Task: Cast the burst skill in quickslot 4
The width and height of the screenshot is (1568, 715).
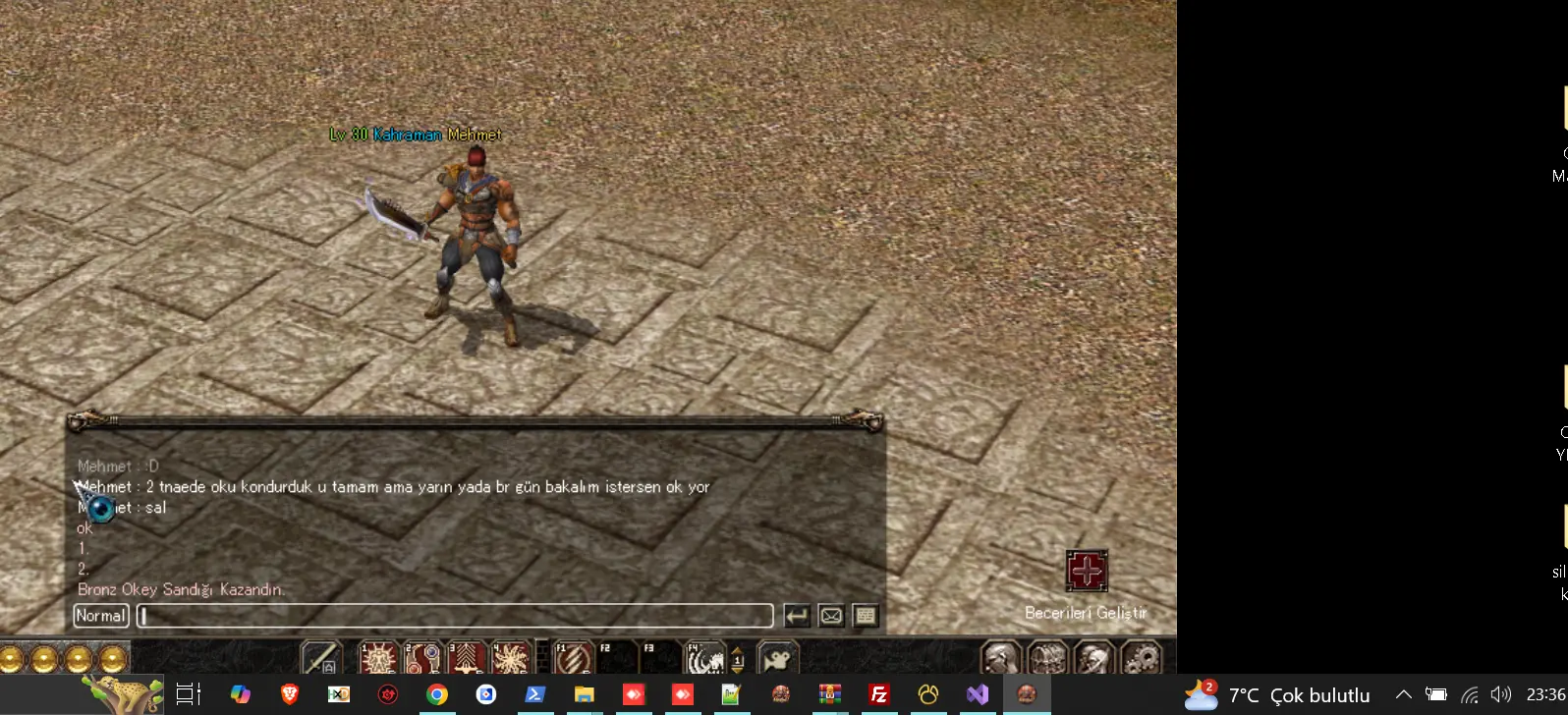Action: pyautogui.click(x=511, y=658)
